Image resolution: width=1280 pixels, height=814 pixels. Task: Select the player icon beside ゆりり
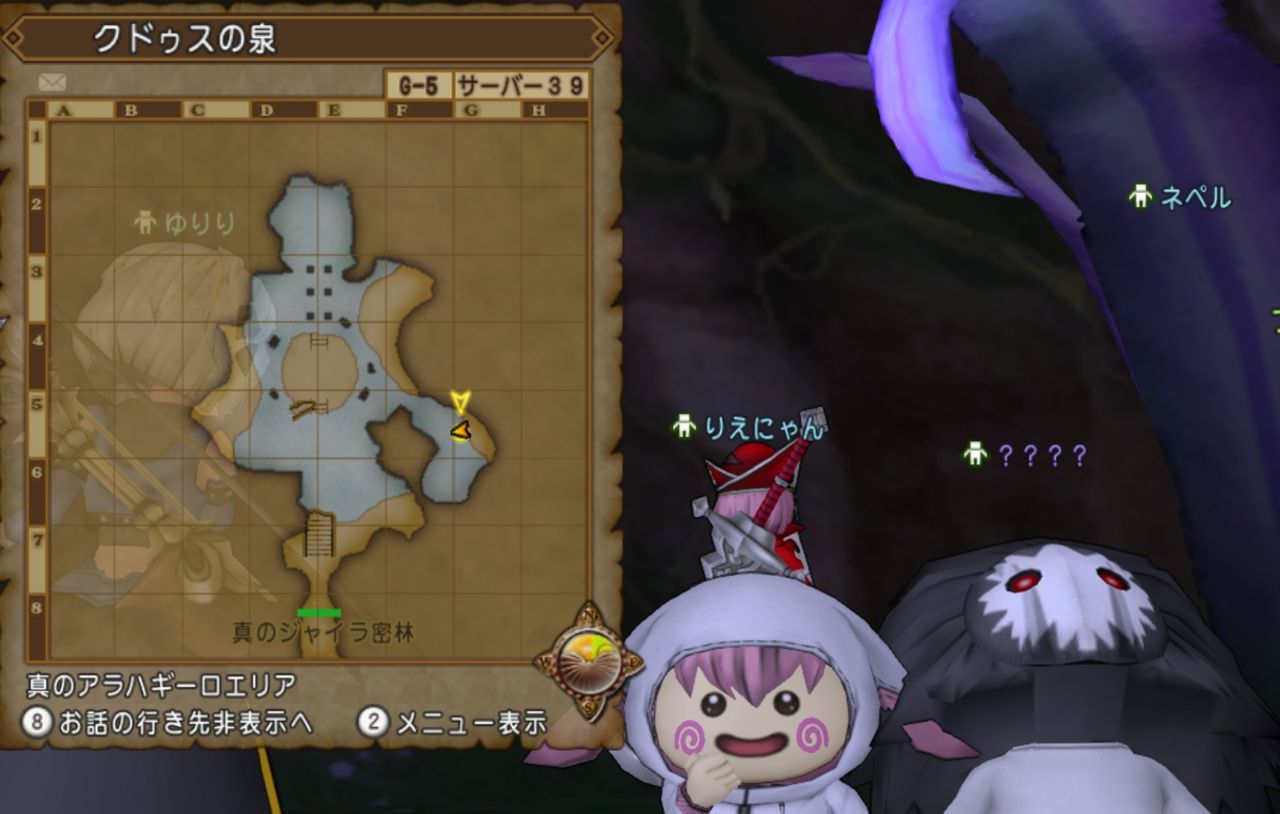(146, 222)
